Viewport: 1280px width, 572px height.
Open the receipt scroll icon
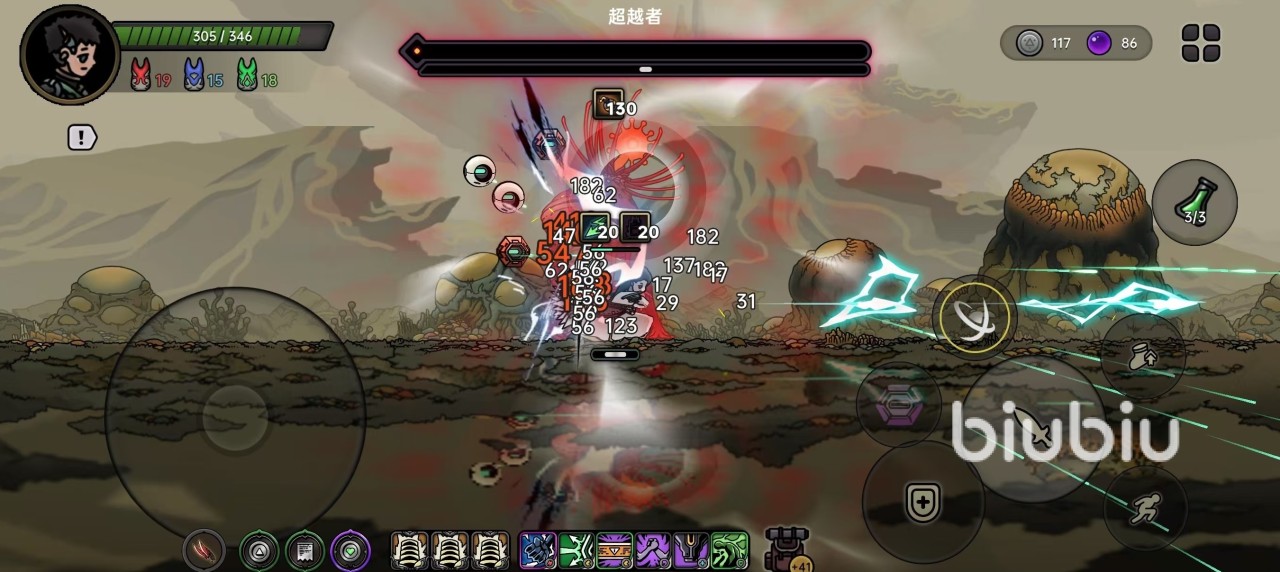[305, 550]
